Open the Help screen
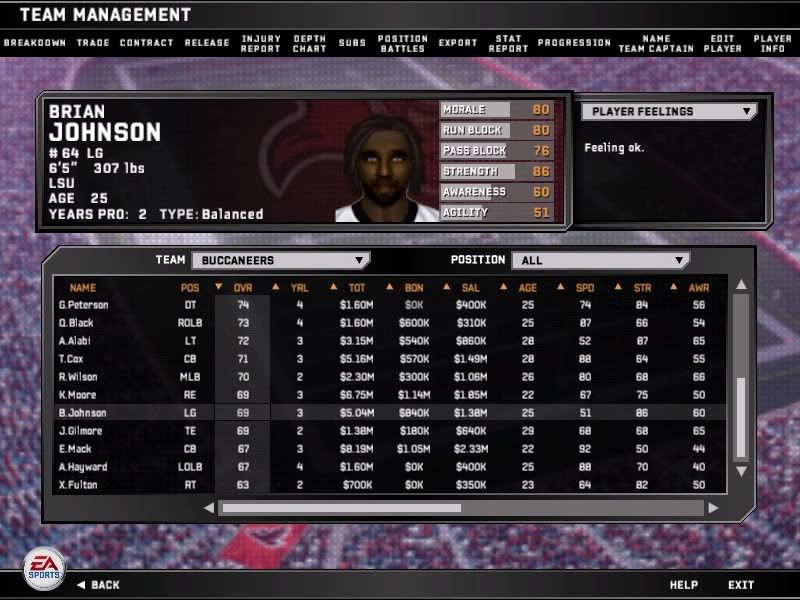 click(683, 585)
